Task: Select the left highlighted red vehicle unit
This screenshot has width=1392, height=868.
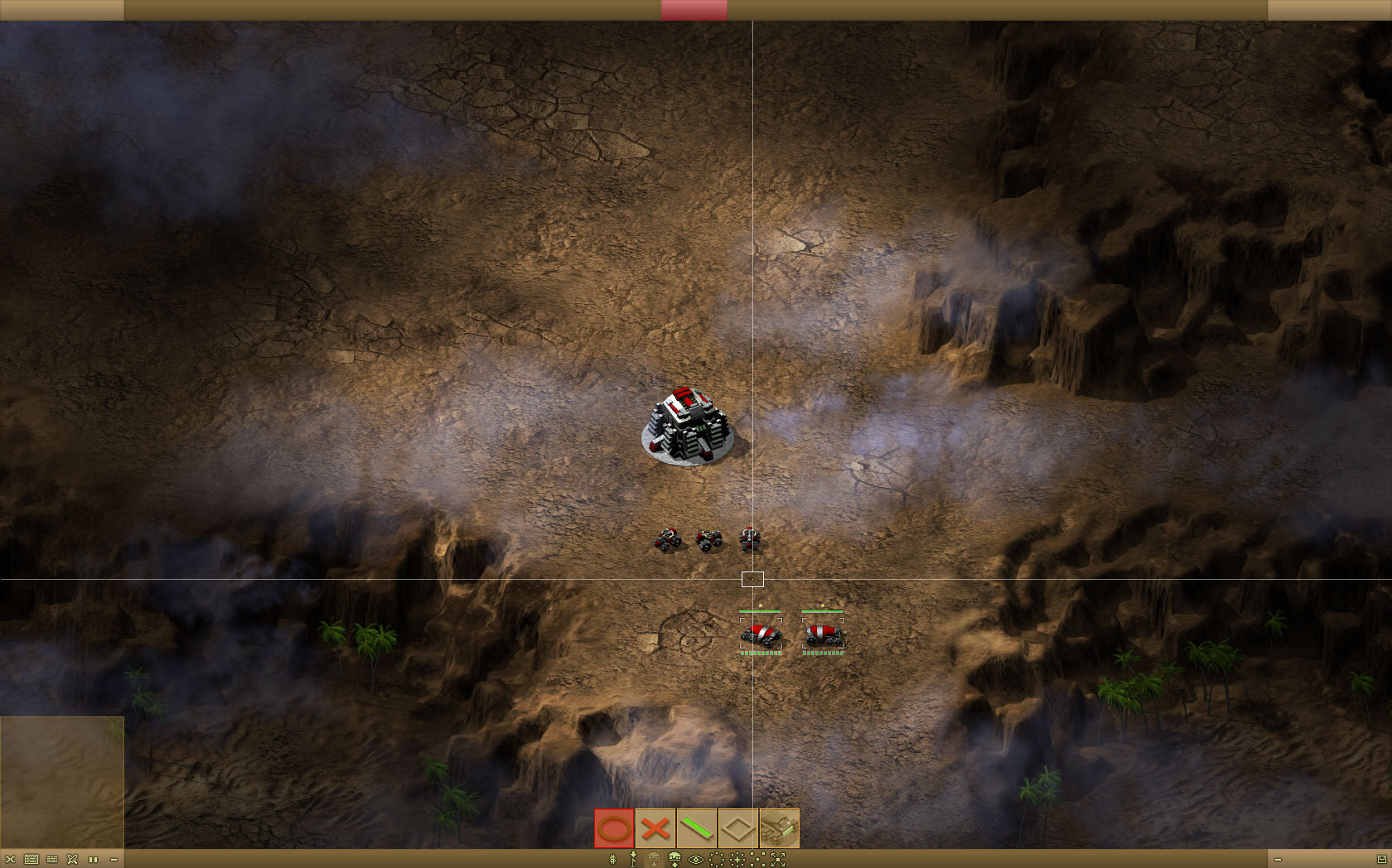Action: 761,634
